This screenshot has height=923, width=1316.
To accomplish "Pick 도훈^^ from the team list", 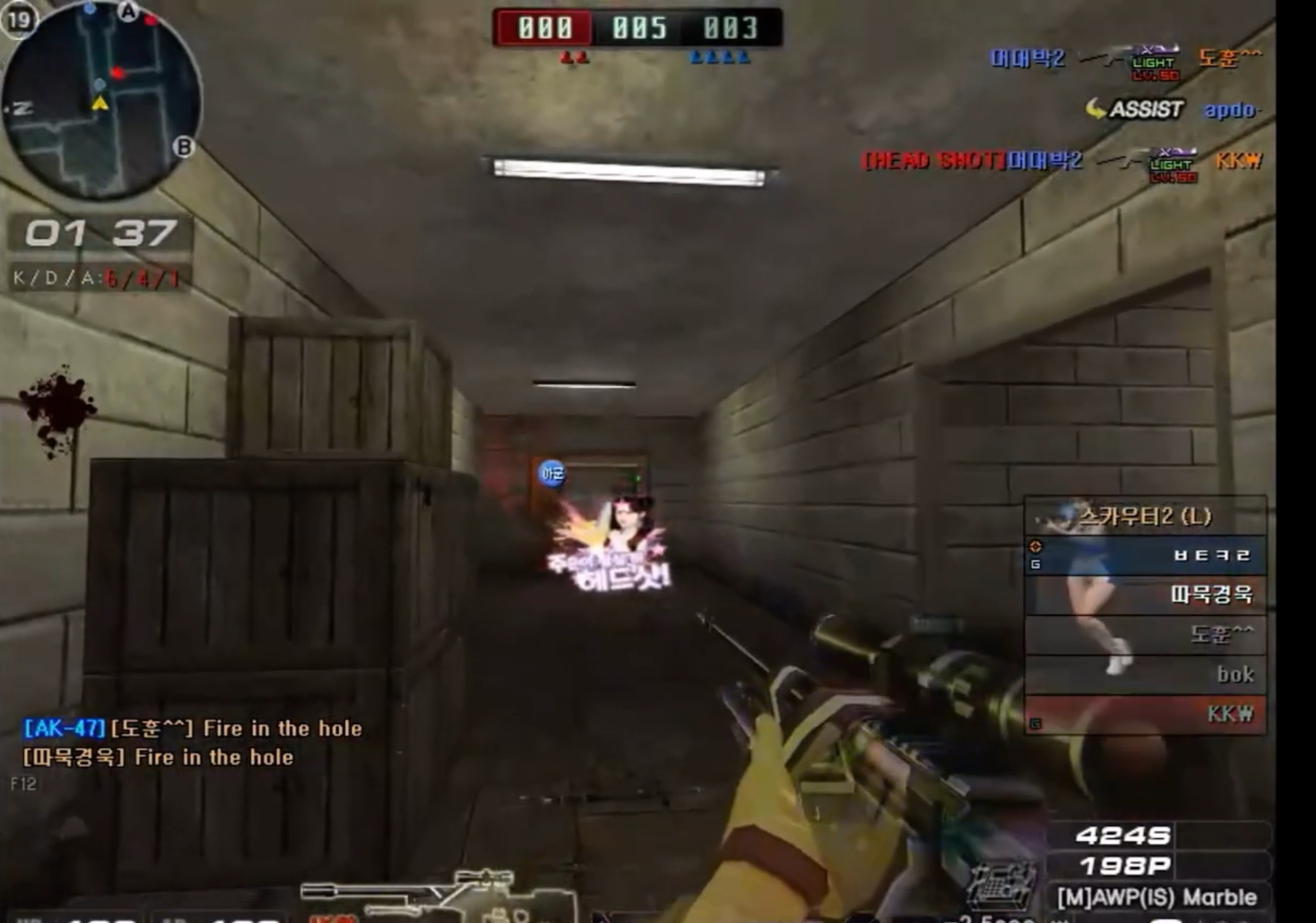I will point(1145,635).
